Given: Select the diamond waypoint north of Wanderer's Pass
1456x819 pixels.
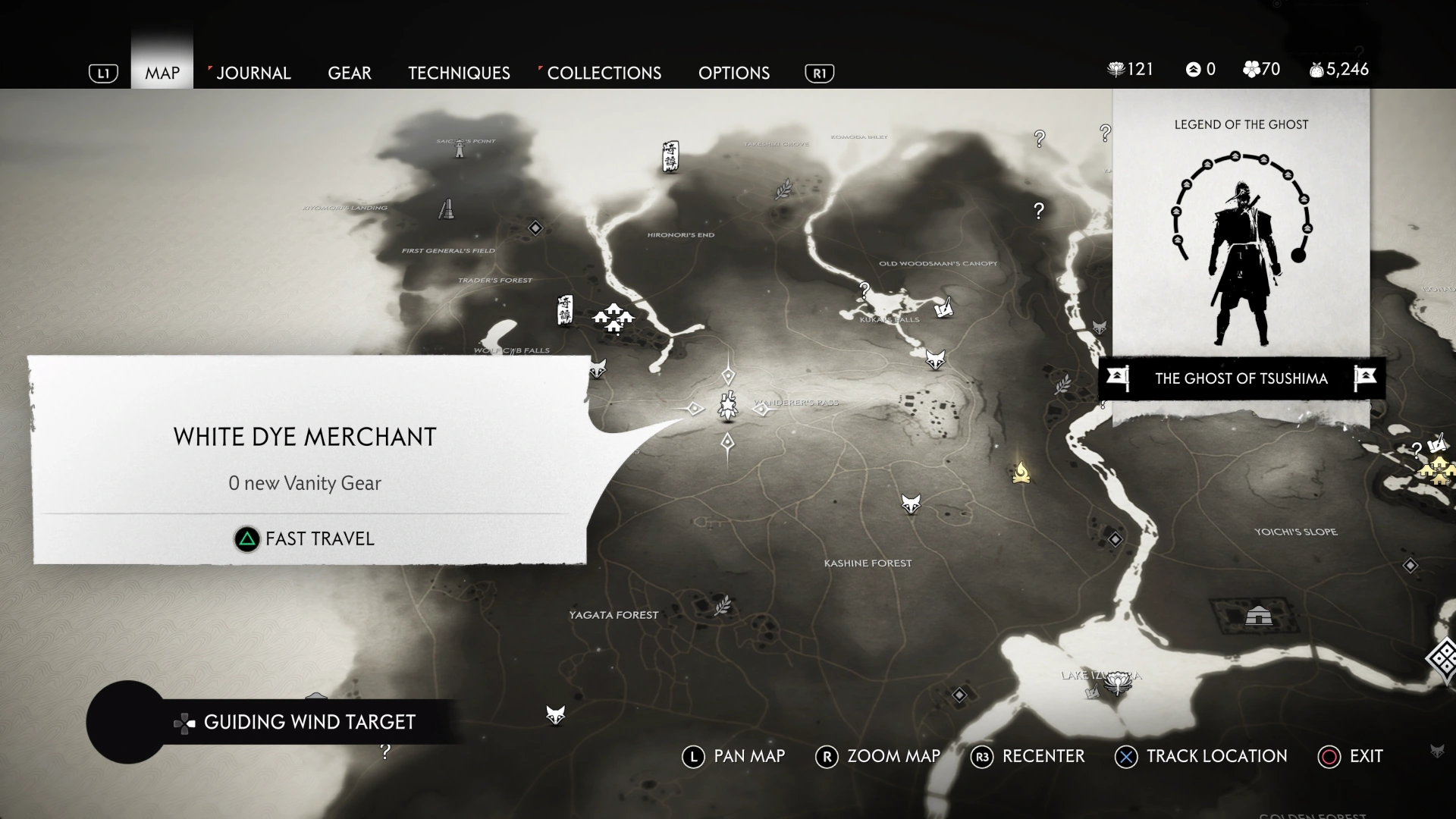Looking at the screenshot, I should 729,375.
